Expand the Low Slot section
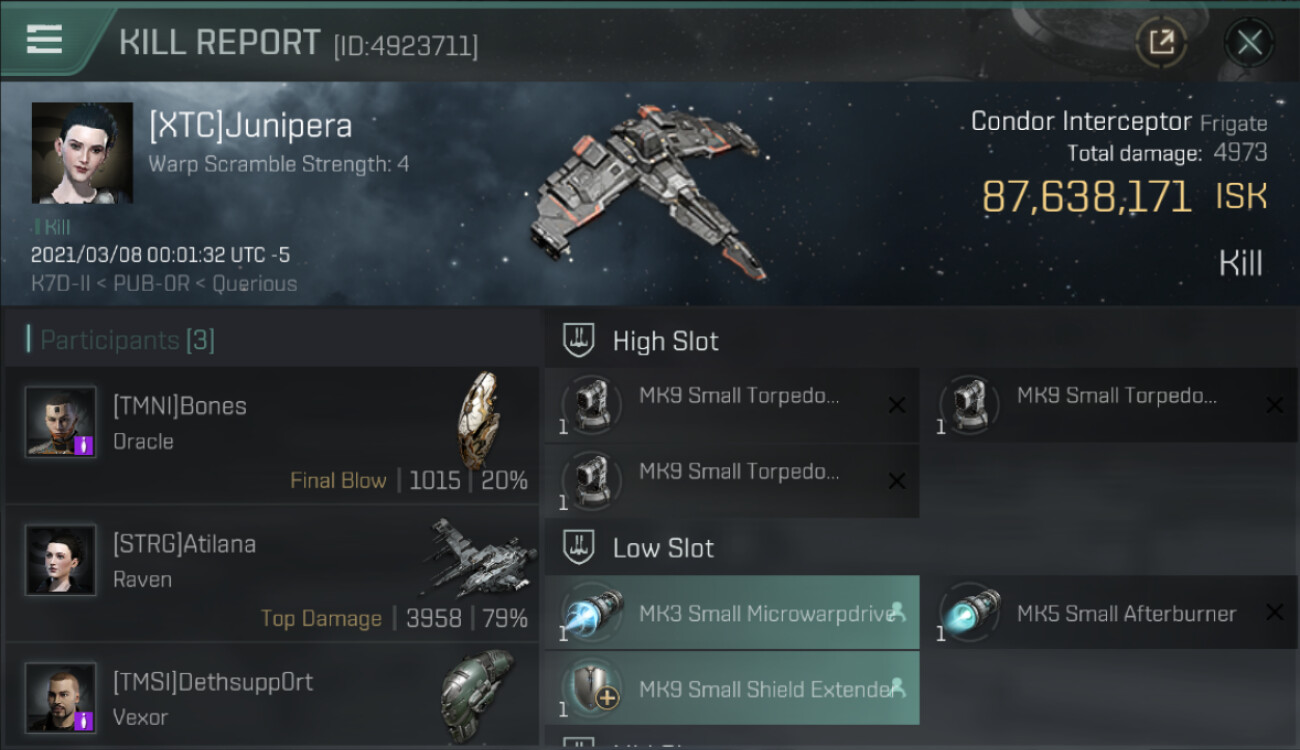The image size is (1300, 750). coord(663,548)
